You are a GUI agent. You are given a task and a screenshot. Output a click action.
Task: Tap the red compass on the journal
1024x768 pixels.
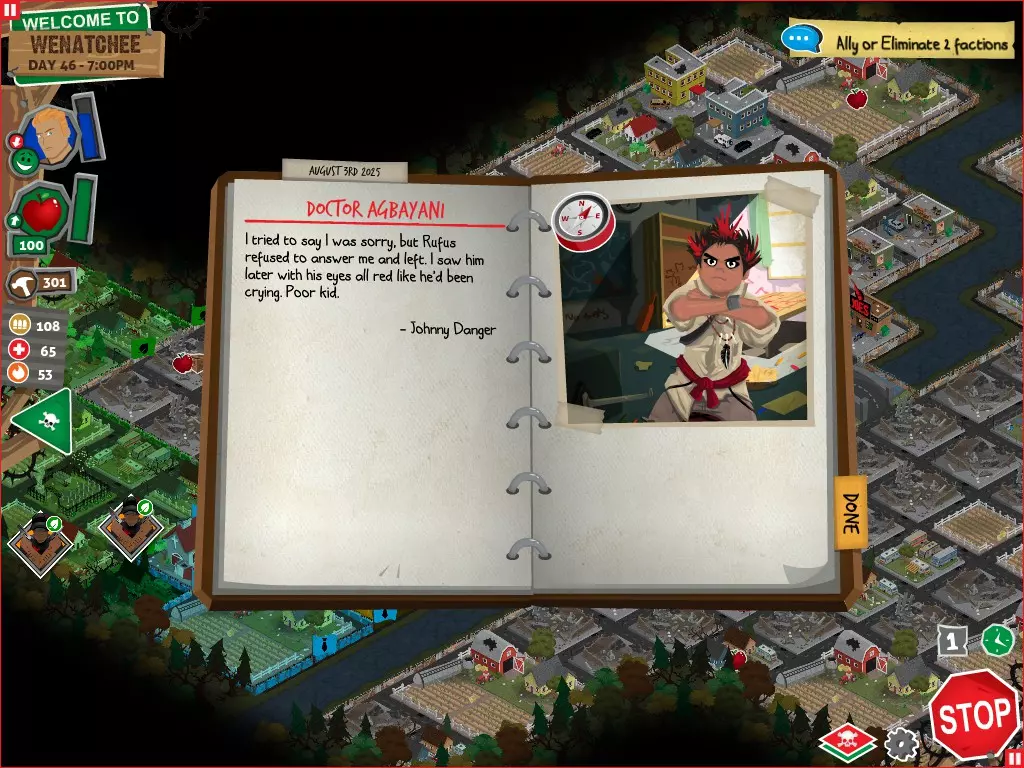(581, 220)
